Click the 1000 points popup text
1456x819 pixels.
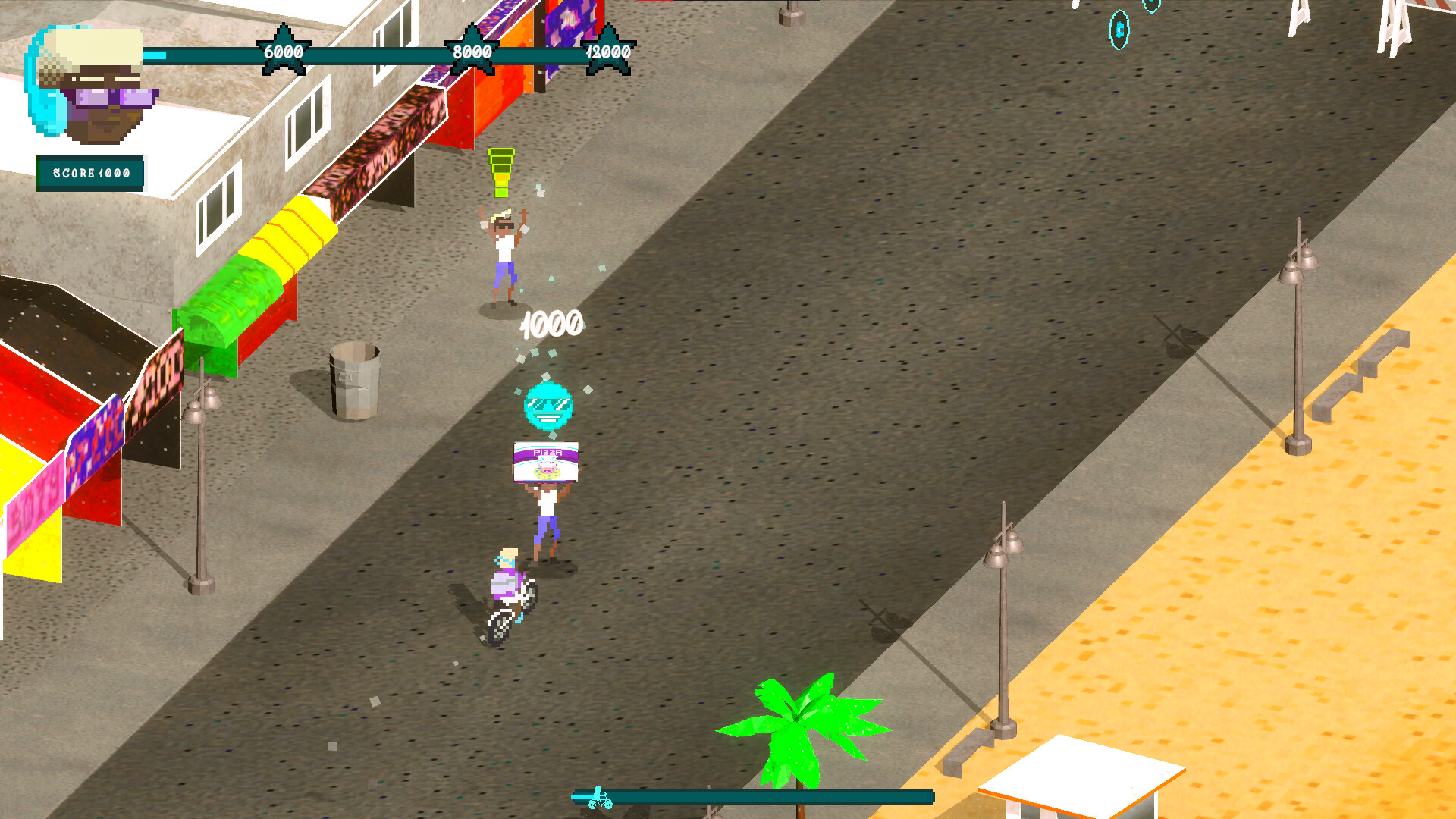(551, 322)
